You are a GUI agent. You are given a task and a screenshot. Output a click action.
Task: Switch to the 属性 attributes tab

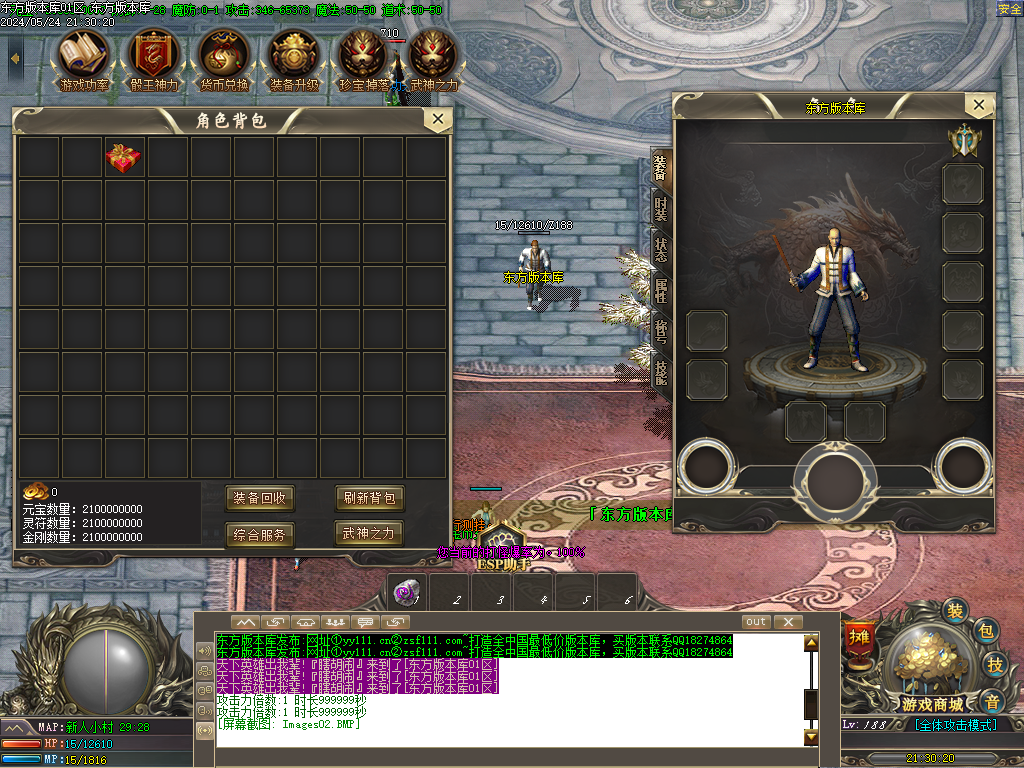(661, 291)
